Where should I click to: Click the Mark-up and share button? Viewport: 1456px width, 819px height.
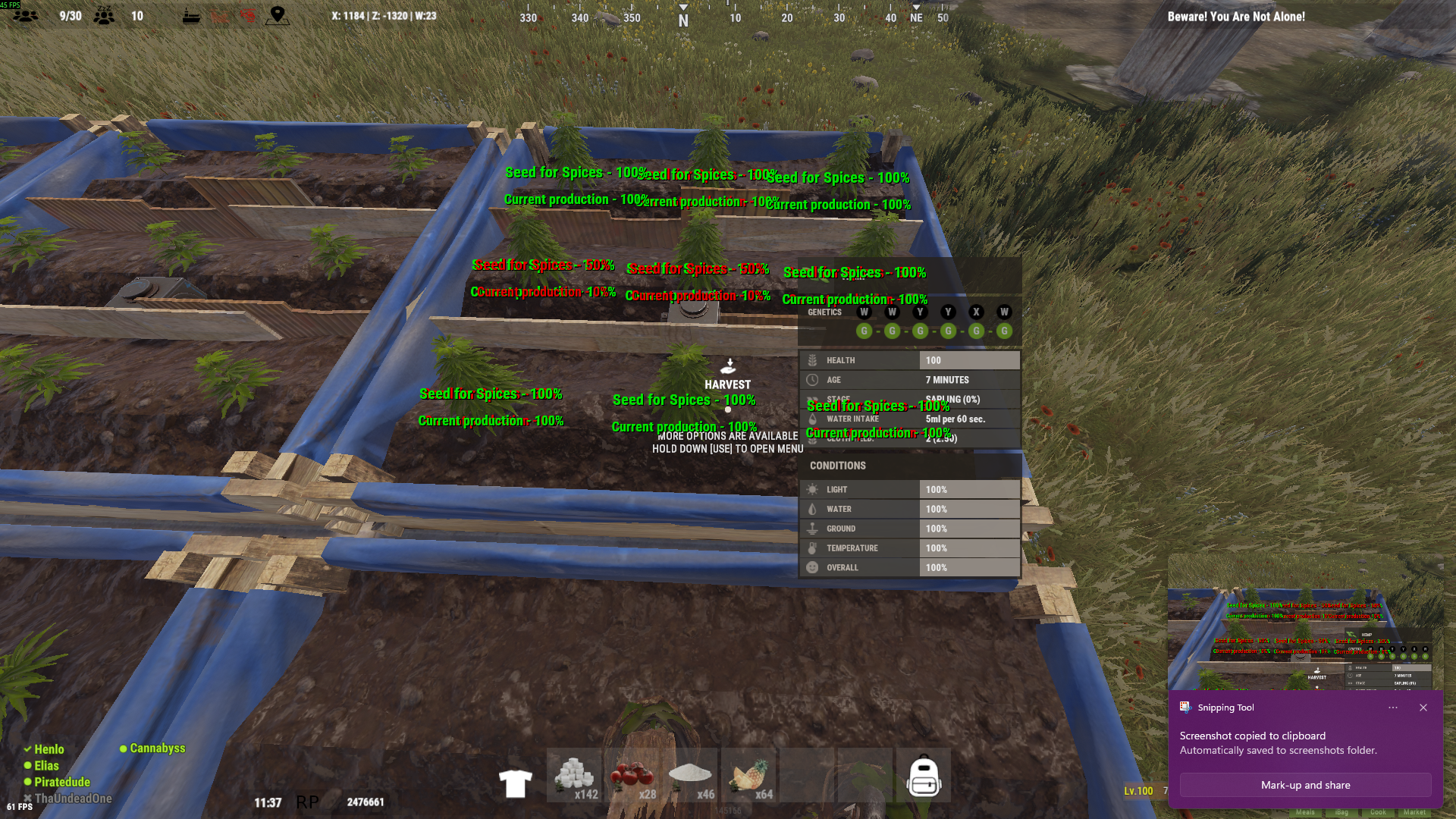point(1305,785)
